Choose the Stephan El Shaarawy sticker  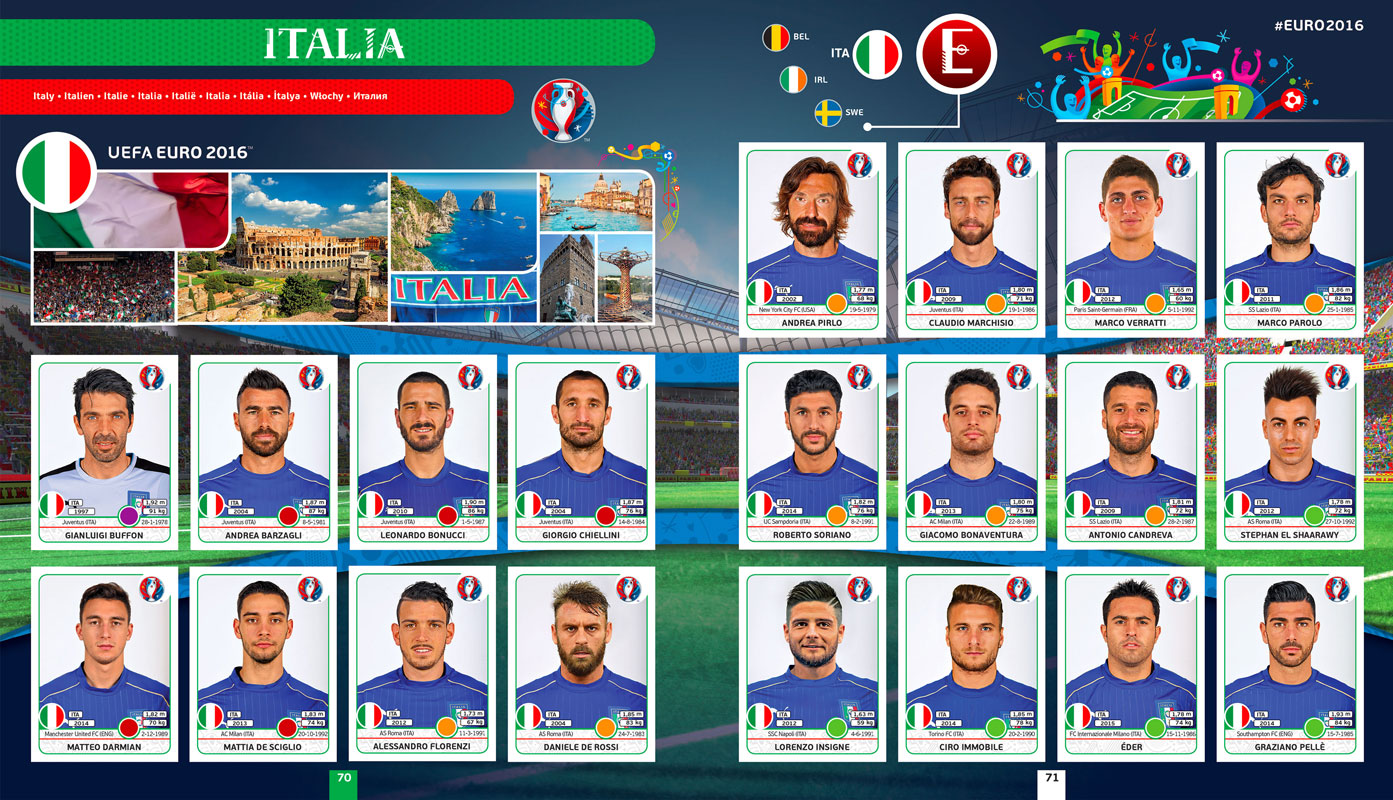[1290, 450]
